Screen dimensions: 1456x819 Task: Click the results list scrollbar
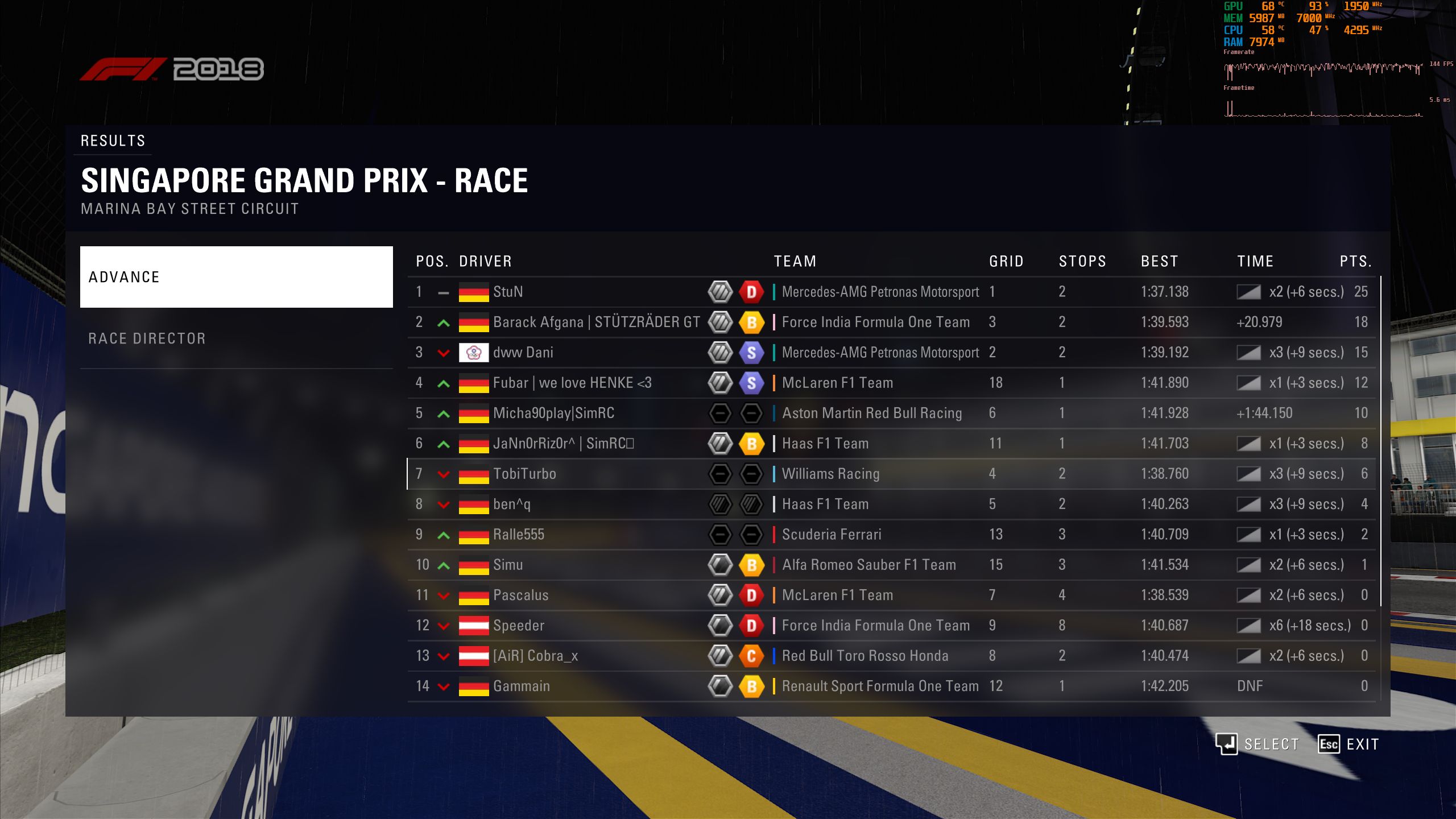coord(1381,421)
